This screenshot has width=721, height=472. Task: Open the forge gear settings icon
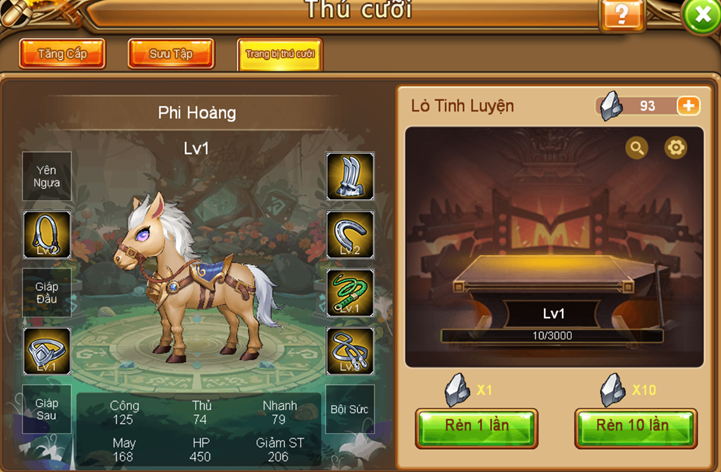point(676,148)
